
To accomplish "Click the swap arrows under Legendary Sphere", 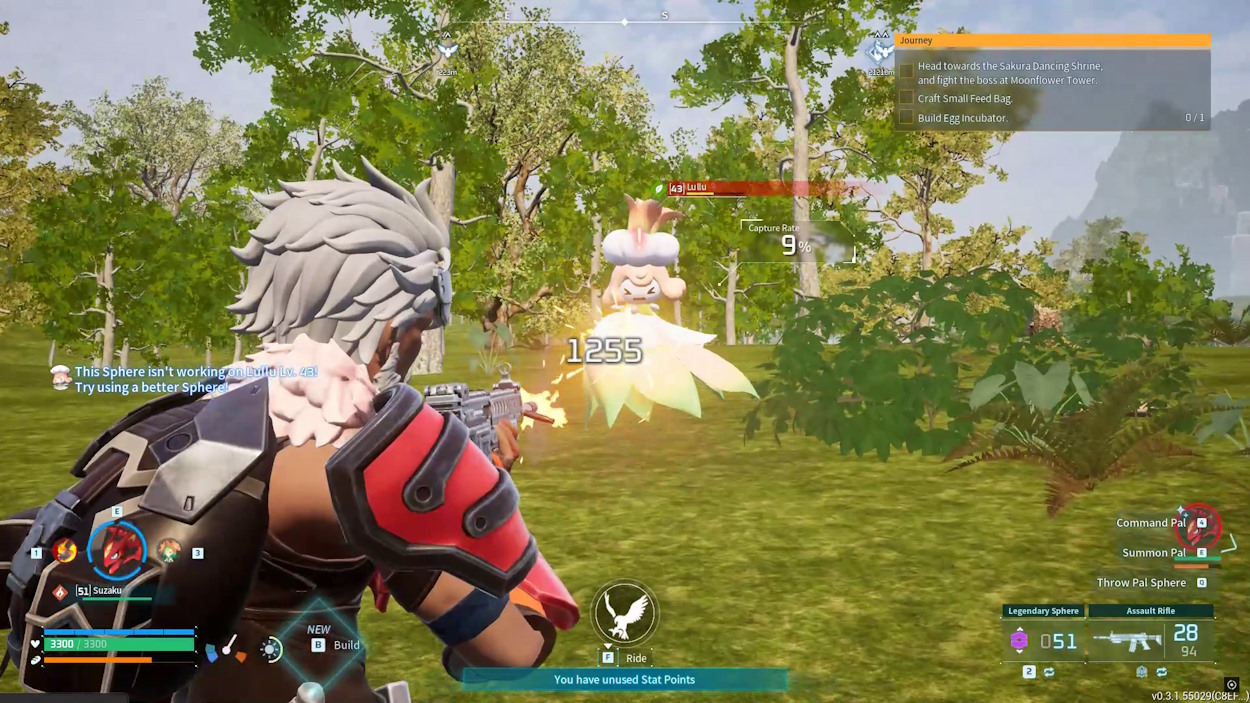I will (1049, 672).
